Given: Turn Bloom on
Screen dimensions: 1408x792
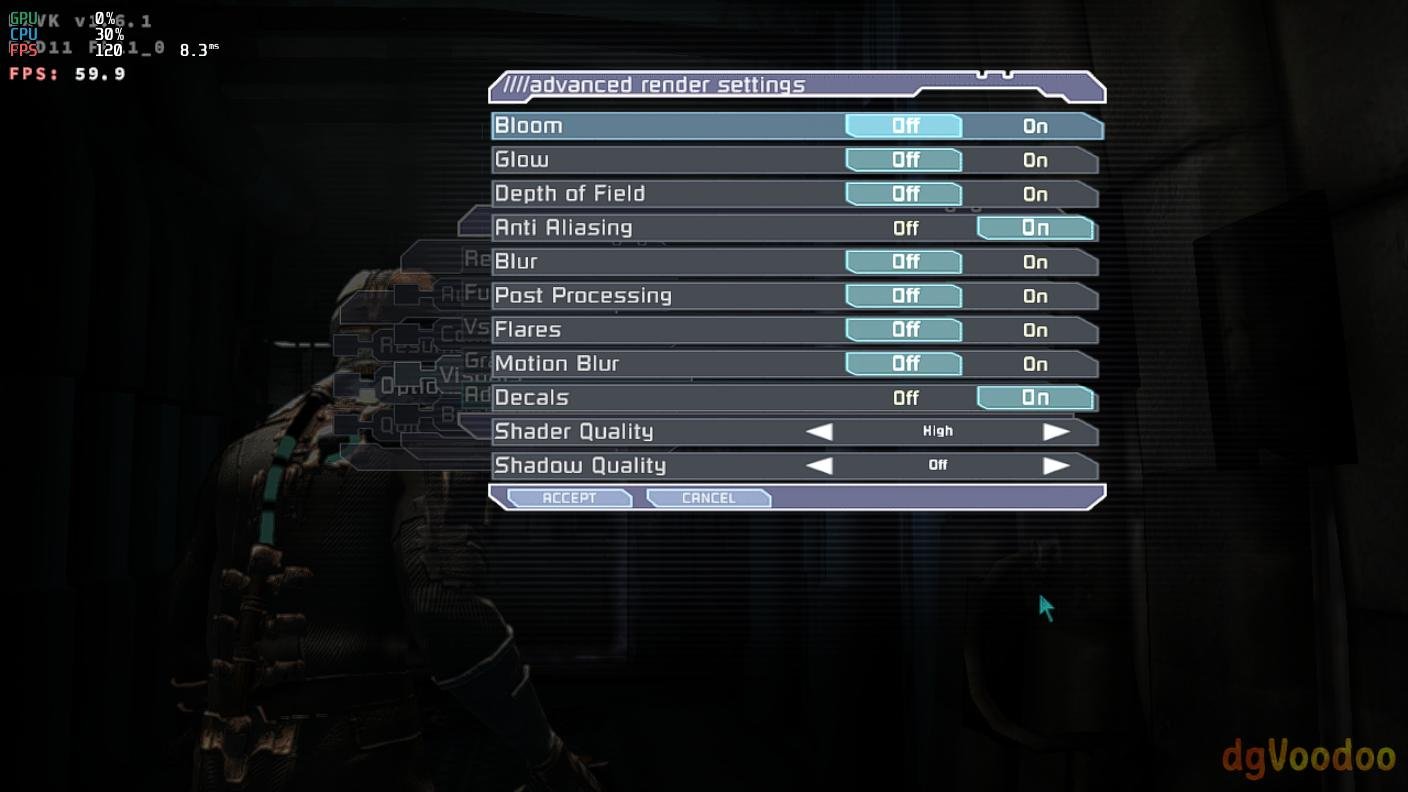Looking at the screenshot, I should (x=1035, y=126).
